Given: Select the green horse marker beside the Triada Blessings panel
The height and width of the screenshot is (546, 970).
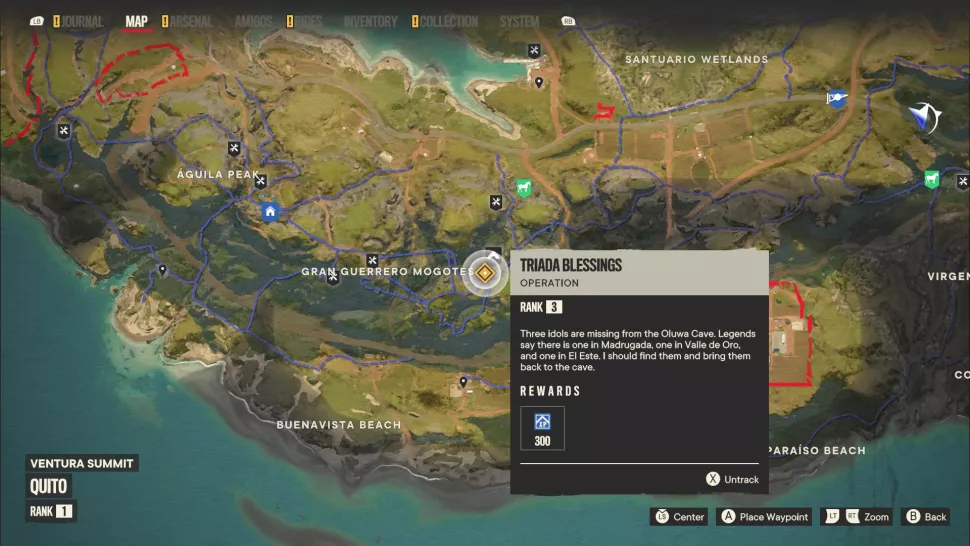Looking at the screenshot, I should (x=523, y=188).
